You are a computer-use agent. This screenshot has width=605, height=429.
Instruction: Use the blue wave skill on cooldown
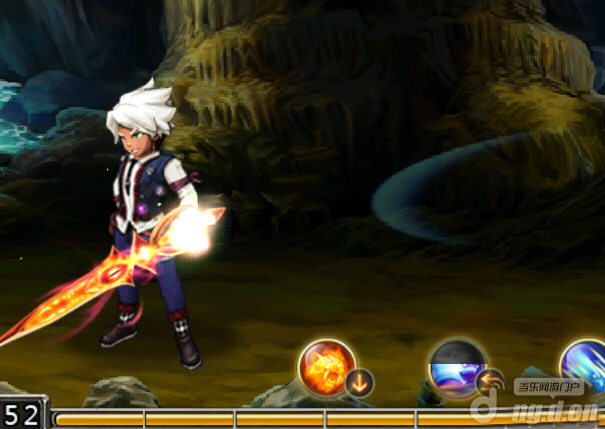[456, 368]
